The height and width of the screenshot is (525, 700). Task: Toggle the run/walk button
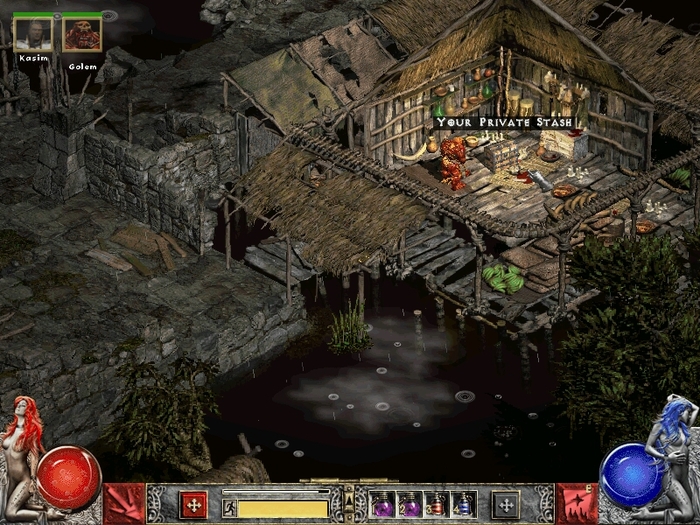pos(228,507)
